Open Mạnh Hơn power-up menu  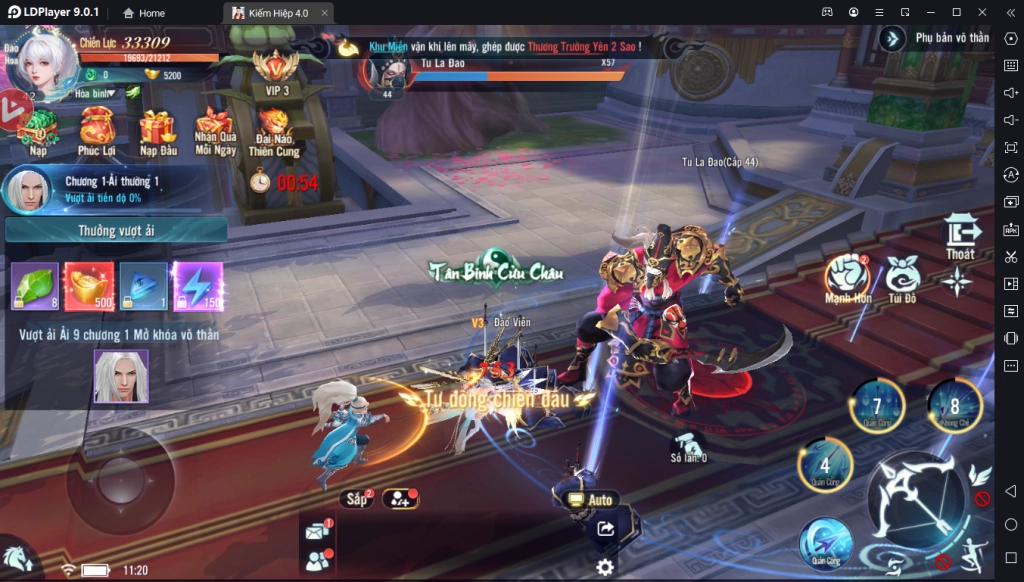(848, 276)
